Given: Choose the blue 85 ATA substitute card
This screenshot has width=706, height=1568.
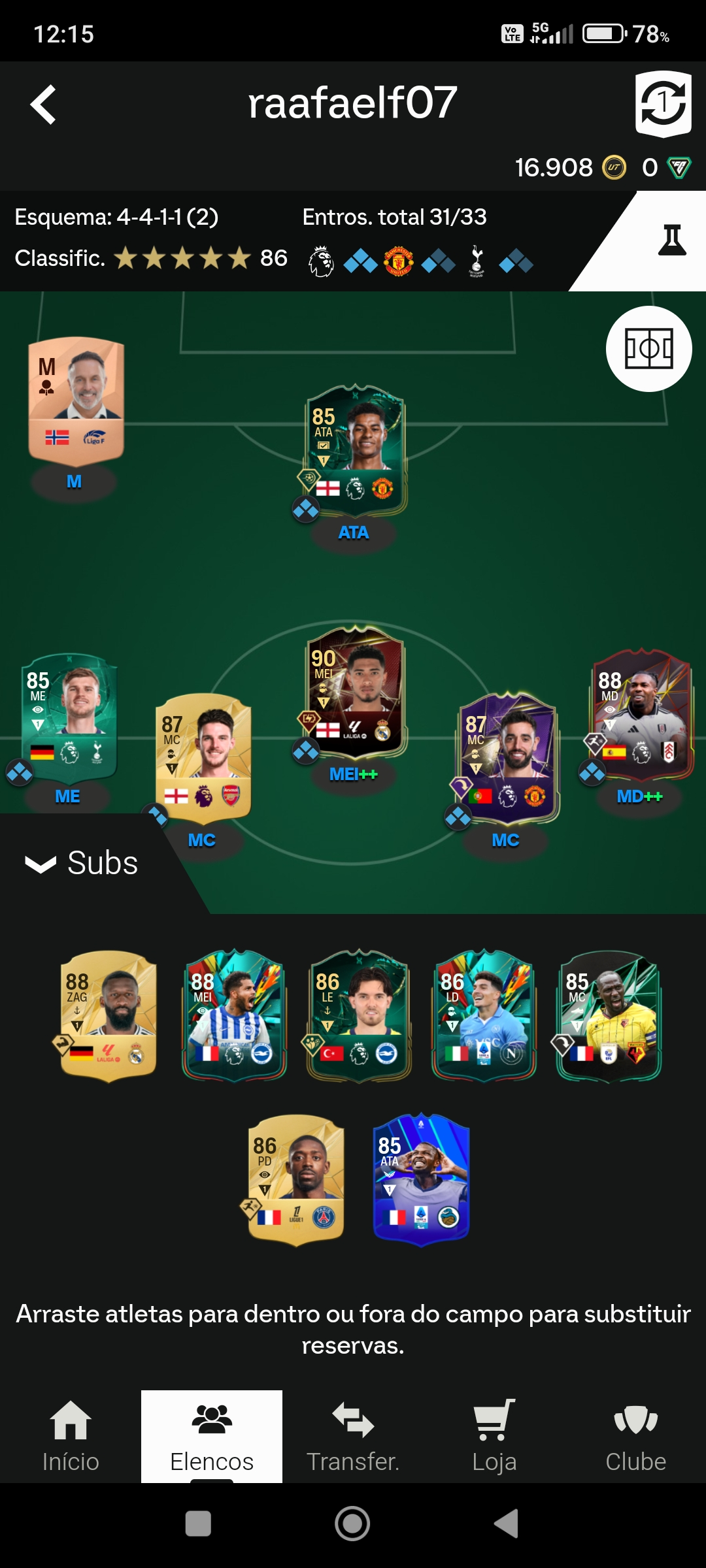Looking at the screenshot, I should (421, 1179).
